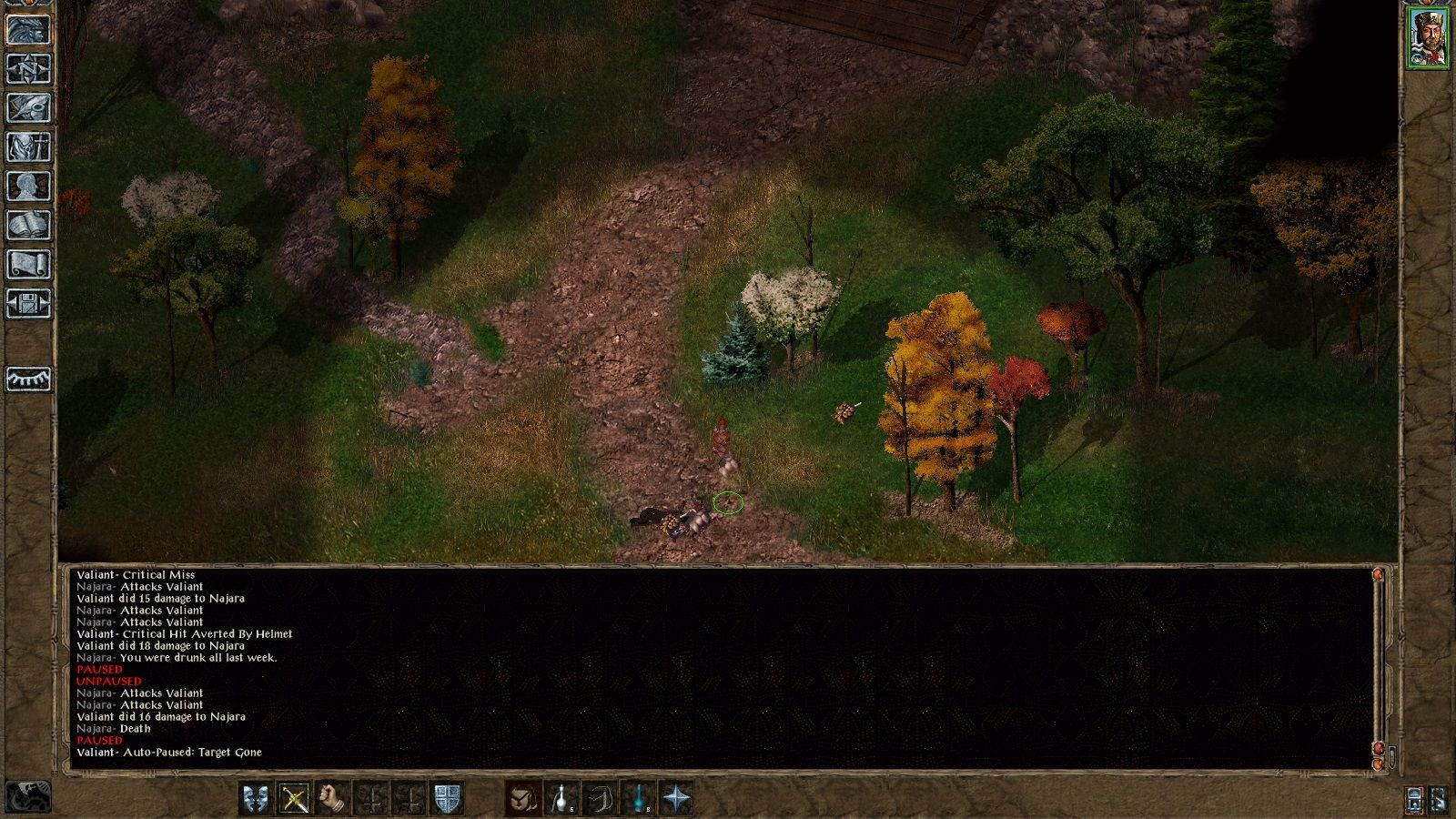Click the pouch icon in the action bar
Viewport: 1456px width, 819px height.
(x=523, y=798)
